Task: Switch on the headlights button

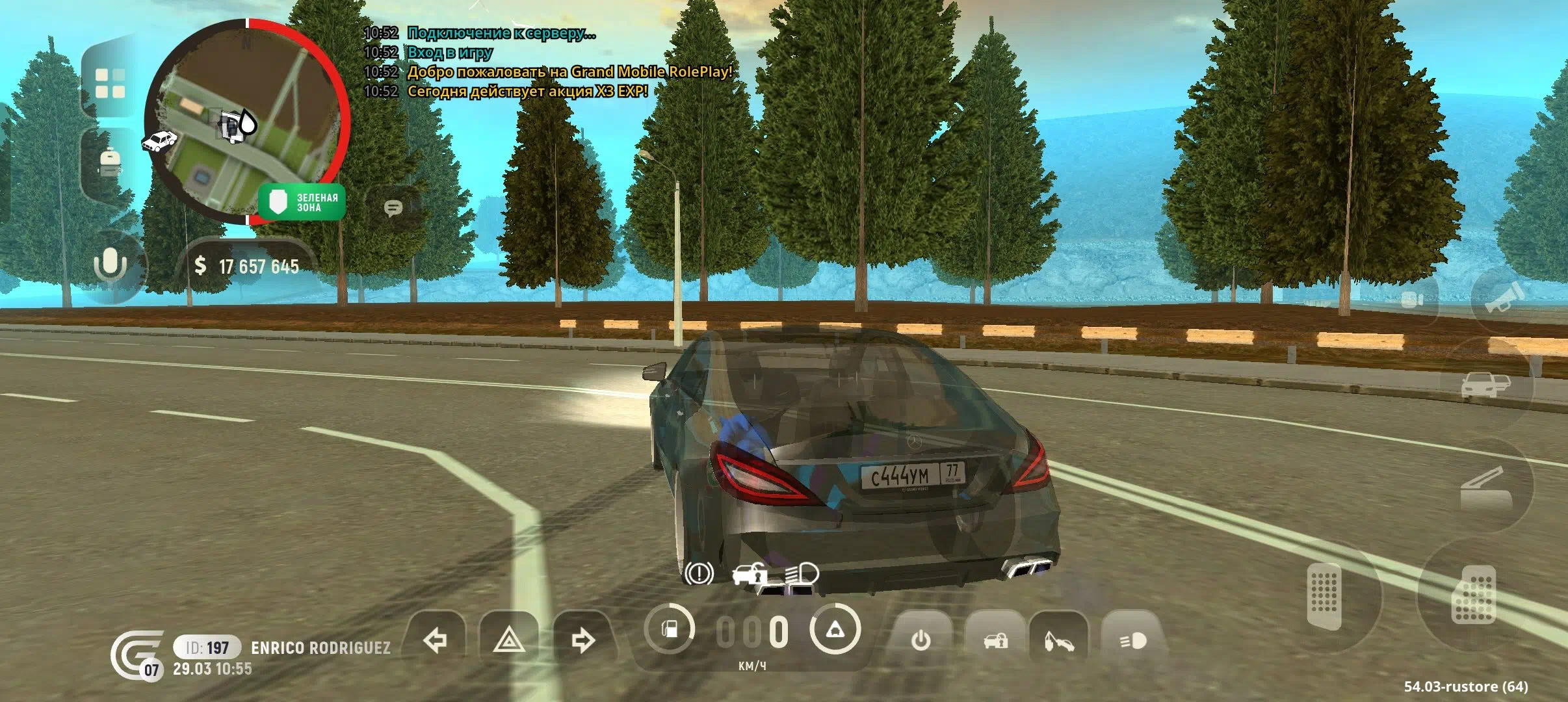Action: tap(1133, 641)
